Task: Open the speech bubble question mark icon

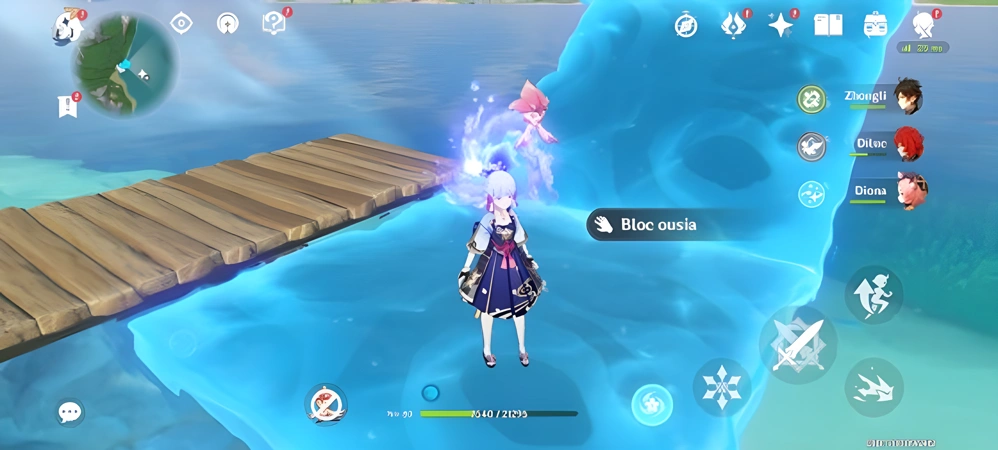Action: pos(273,23)
